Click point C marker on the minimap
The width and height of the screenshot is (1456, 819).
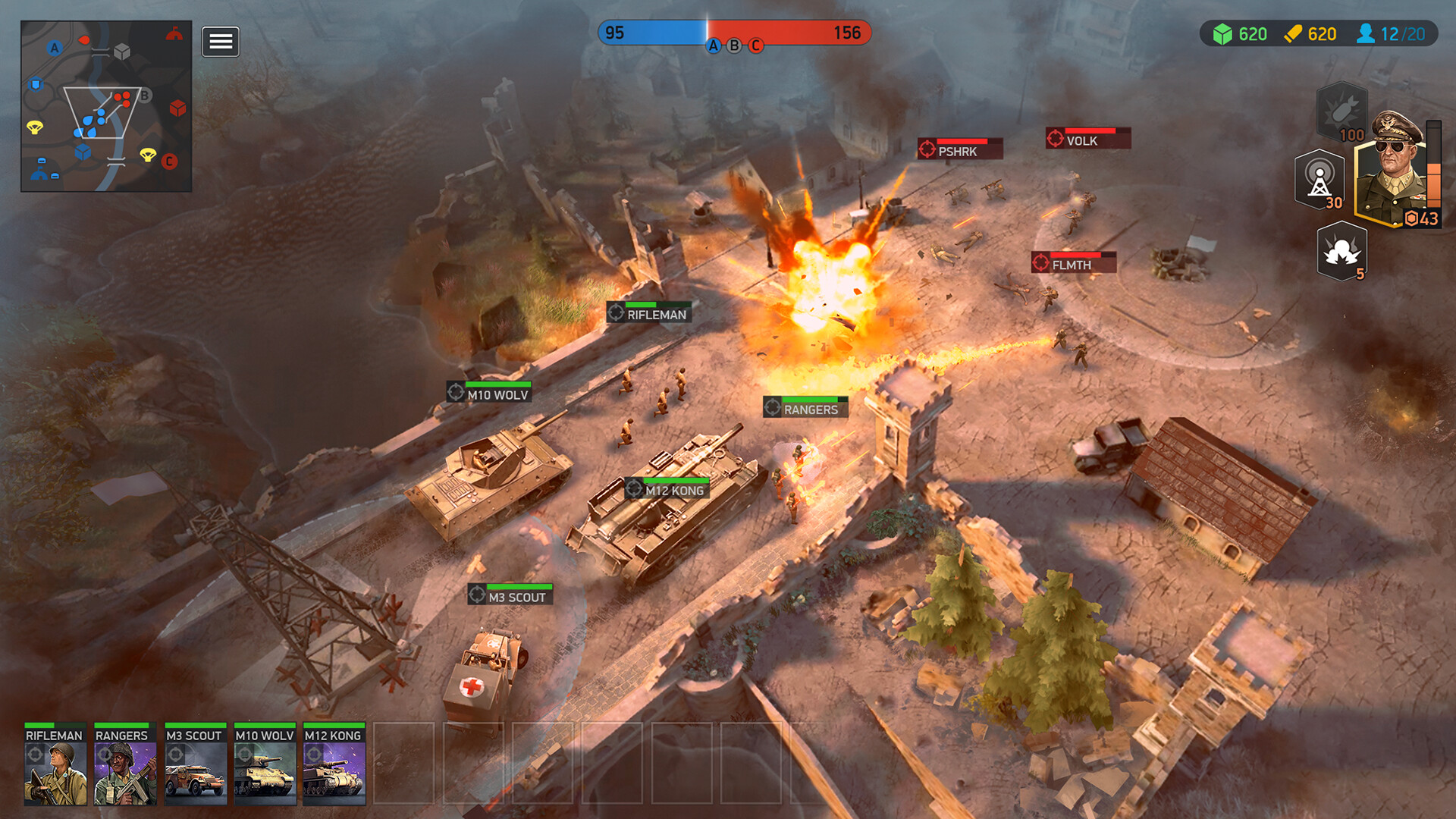[x=169, y=161]
